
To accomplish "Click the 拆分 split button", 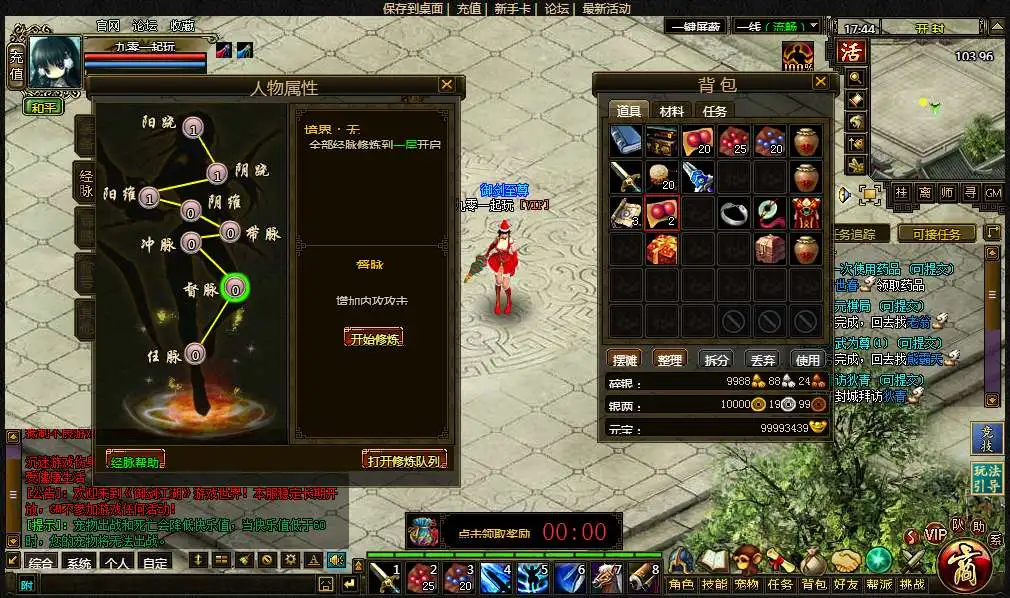I will [x=717, y=360].
